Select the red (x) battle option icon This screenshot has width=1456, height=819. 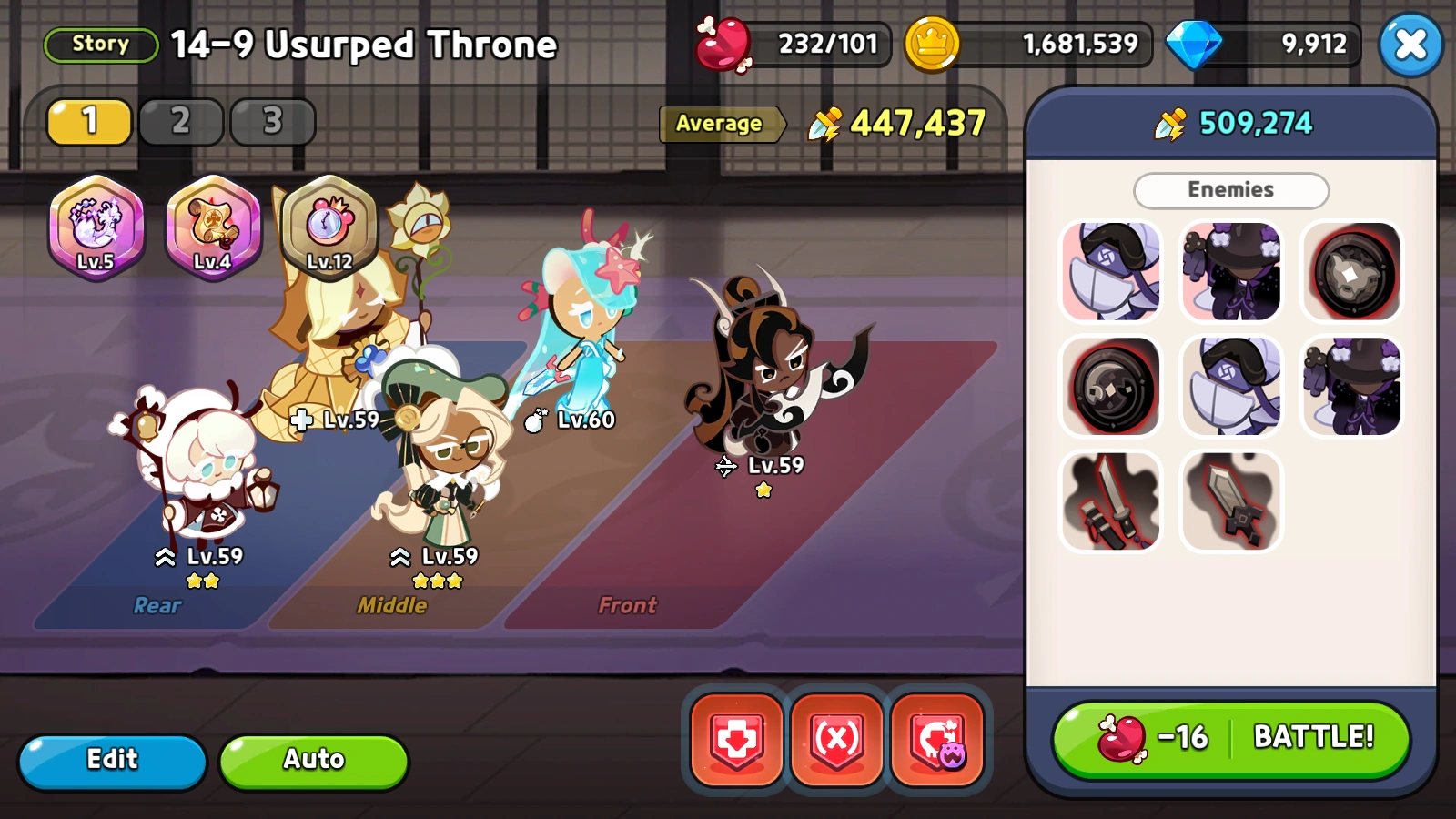pos(836,739)
